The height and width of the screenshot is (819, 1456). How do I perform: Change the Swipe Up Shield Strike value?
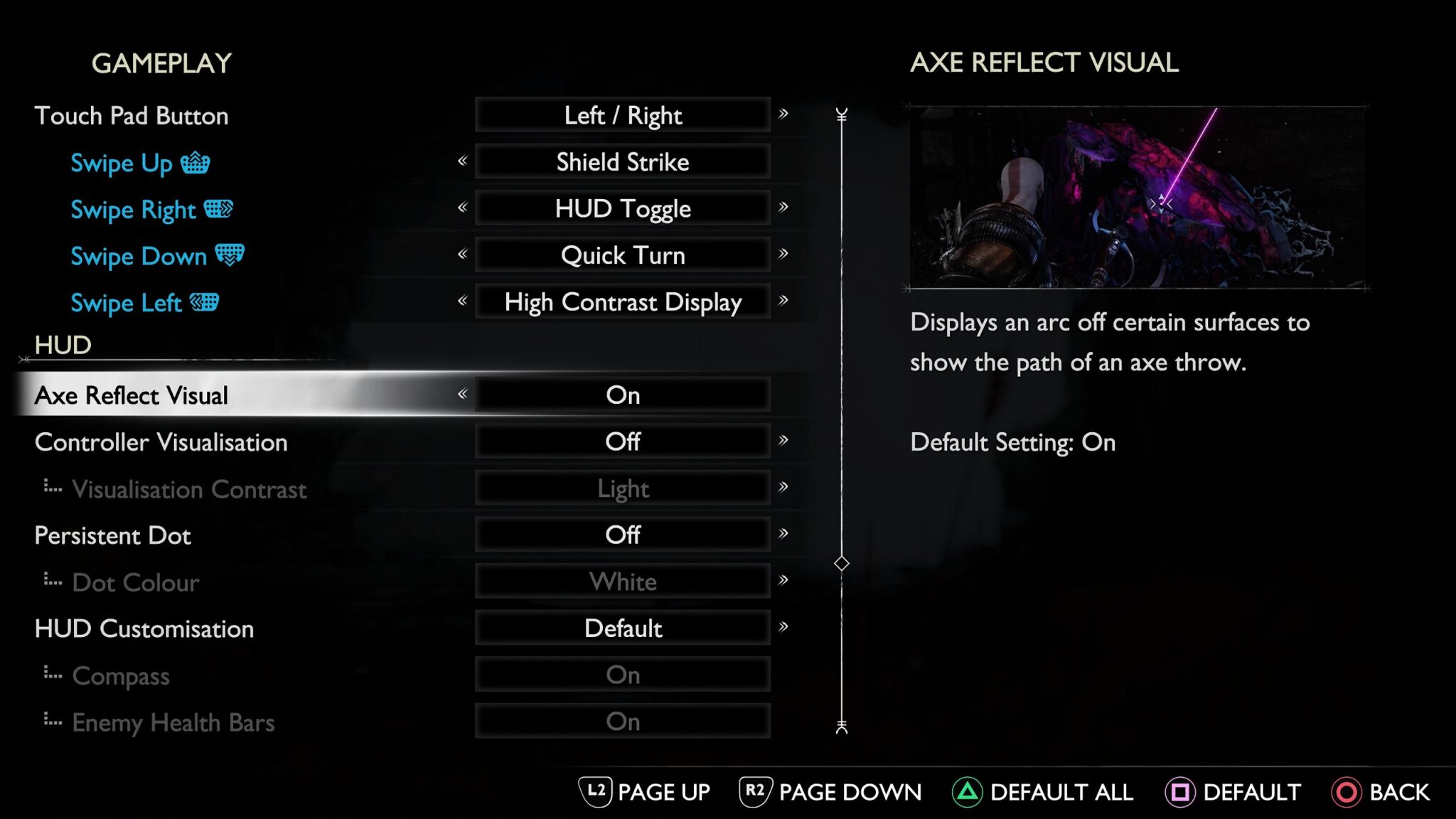tap(622, 162)
